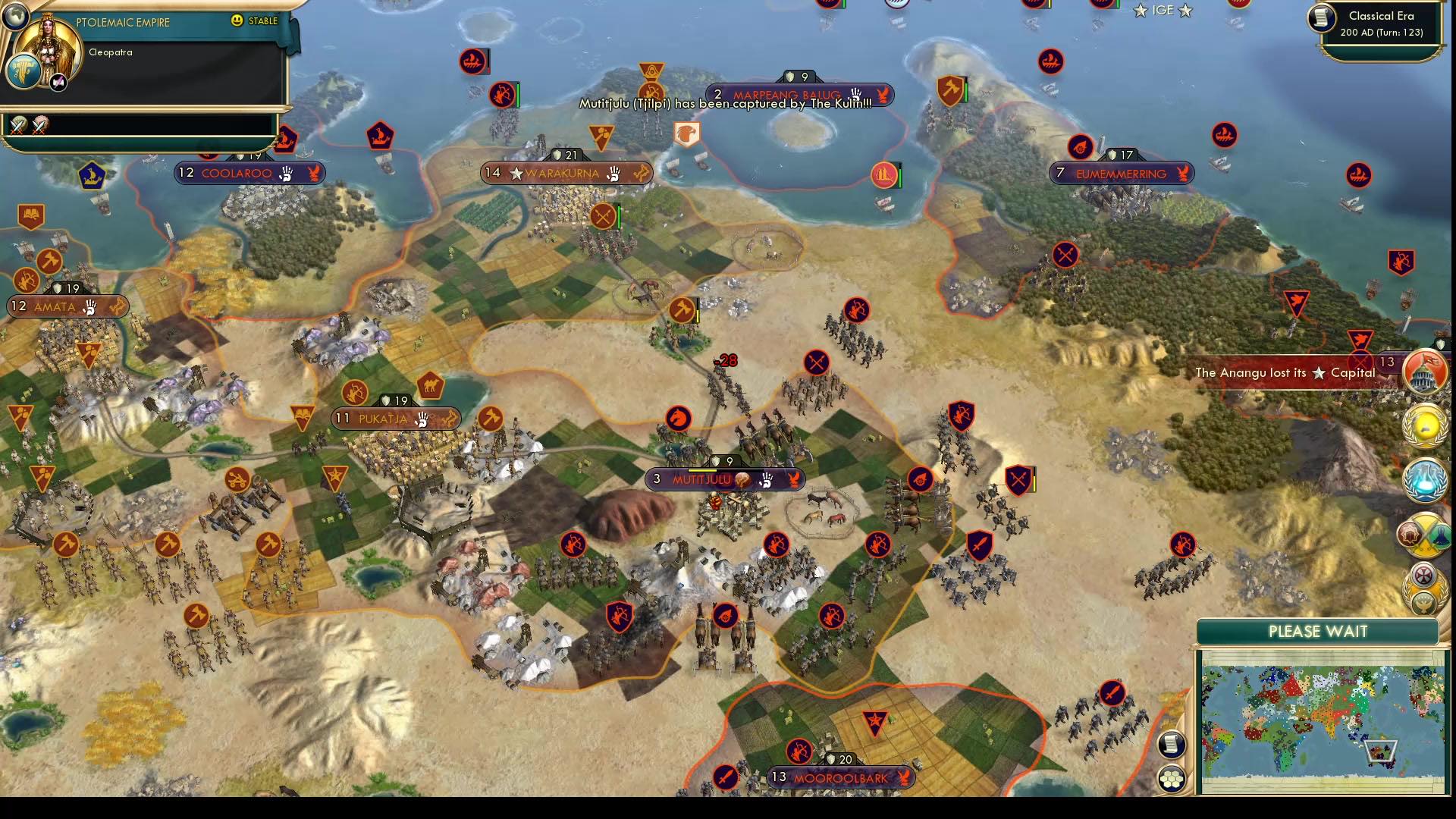This screenshot has height=819, width=1456.
Task: Click the eagle emblem icon on right sidebar
Action: pyautogui.click(x=1423, y=601)
